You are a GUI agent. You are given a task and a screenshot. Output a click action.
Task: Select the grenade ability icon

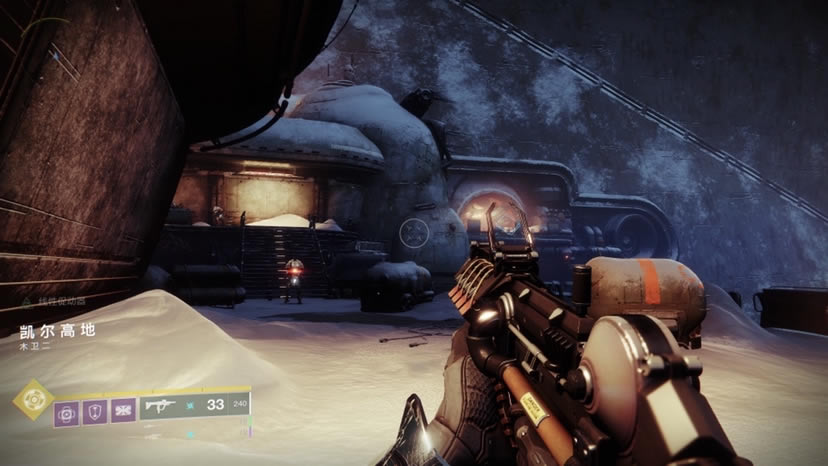66,411
